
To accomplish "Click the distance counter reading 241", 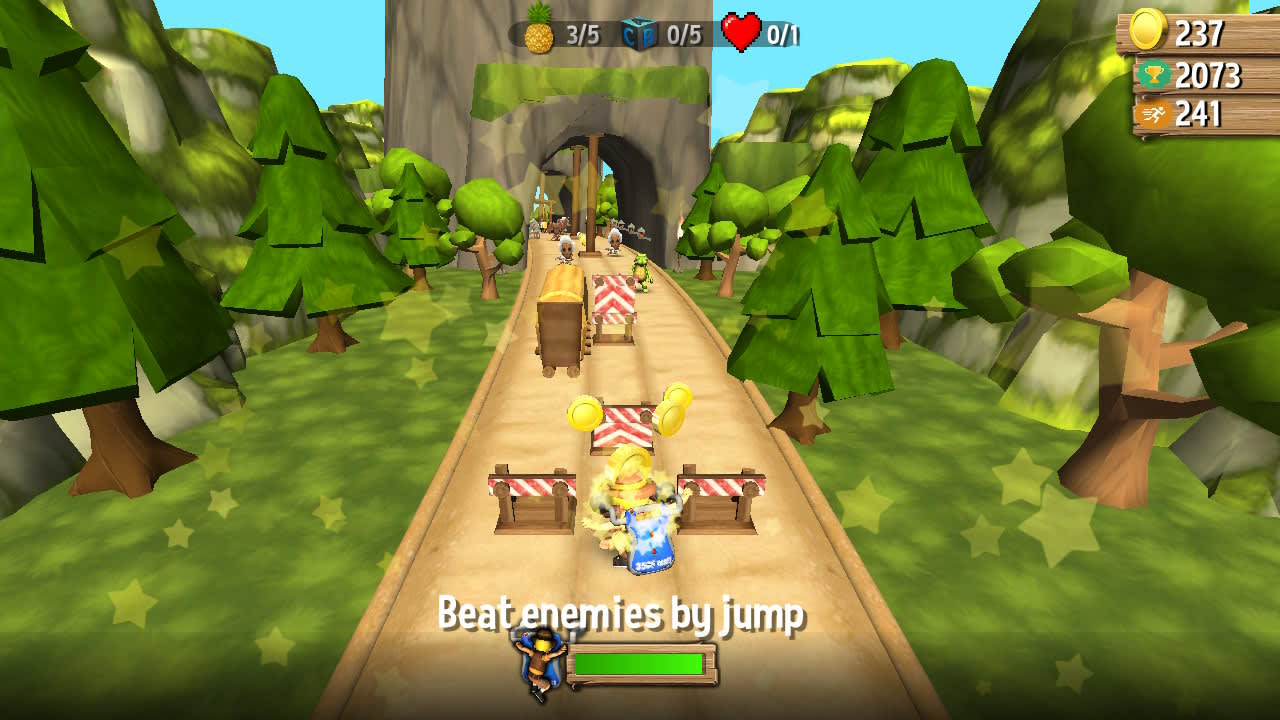I will point(1200,112).
